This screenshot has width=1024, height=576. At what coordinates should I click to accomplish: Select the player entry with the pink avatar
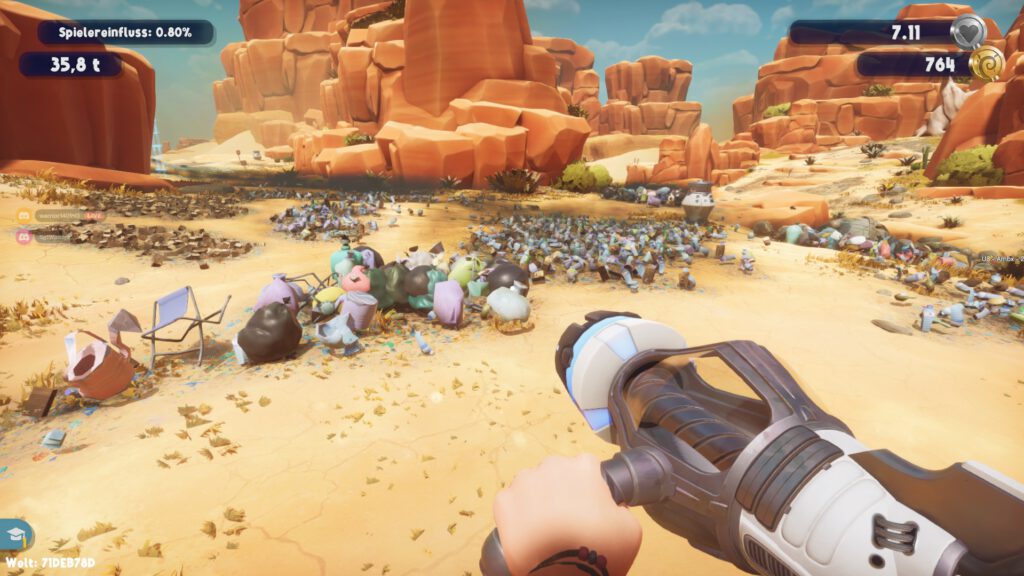(50, 237)
